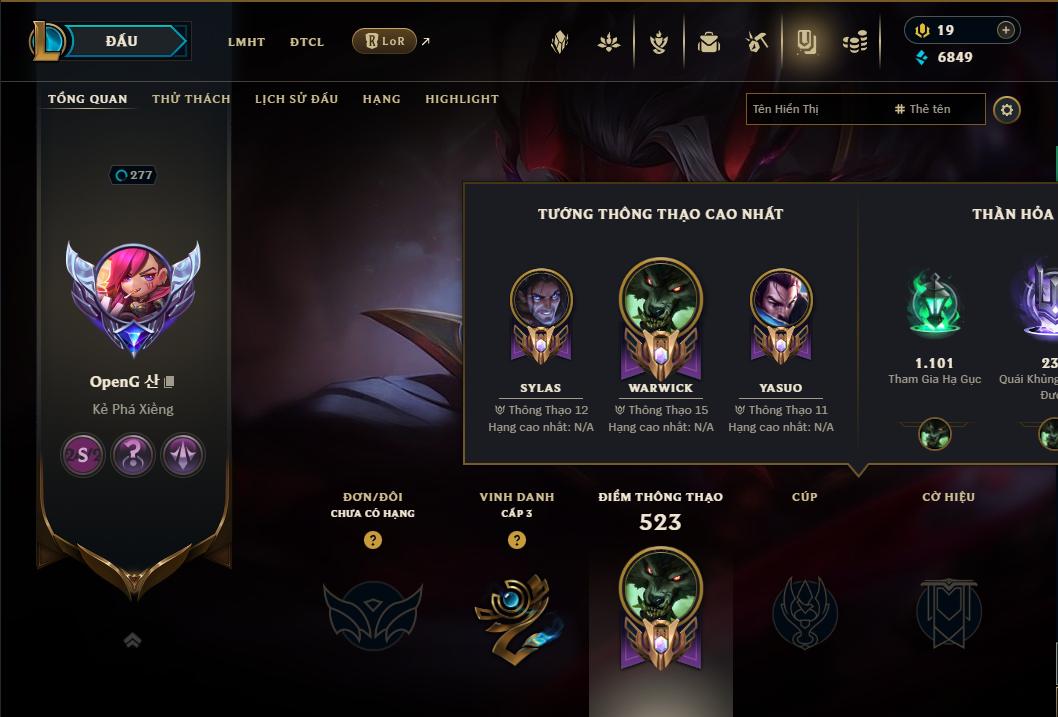This screenshot has height=717, width=1058.
Task: Open the Lịch Sử Đấu tab
Action: pos(296,99)
